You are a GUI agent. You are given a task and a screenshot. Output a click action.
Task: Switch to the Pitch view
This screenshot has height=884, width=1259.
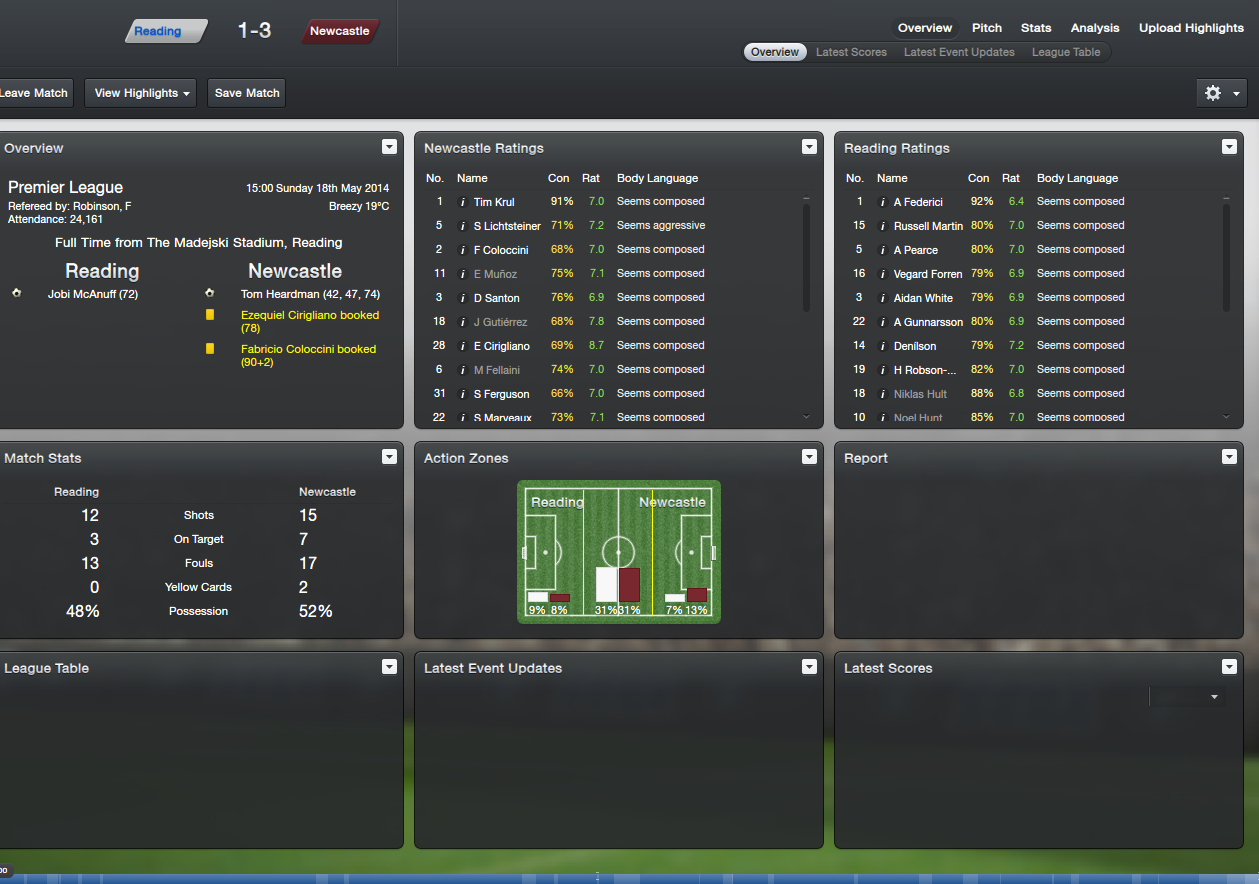coord(986,28)
